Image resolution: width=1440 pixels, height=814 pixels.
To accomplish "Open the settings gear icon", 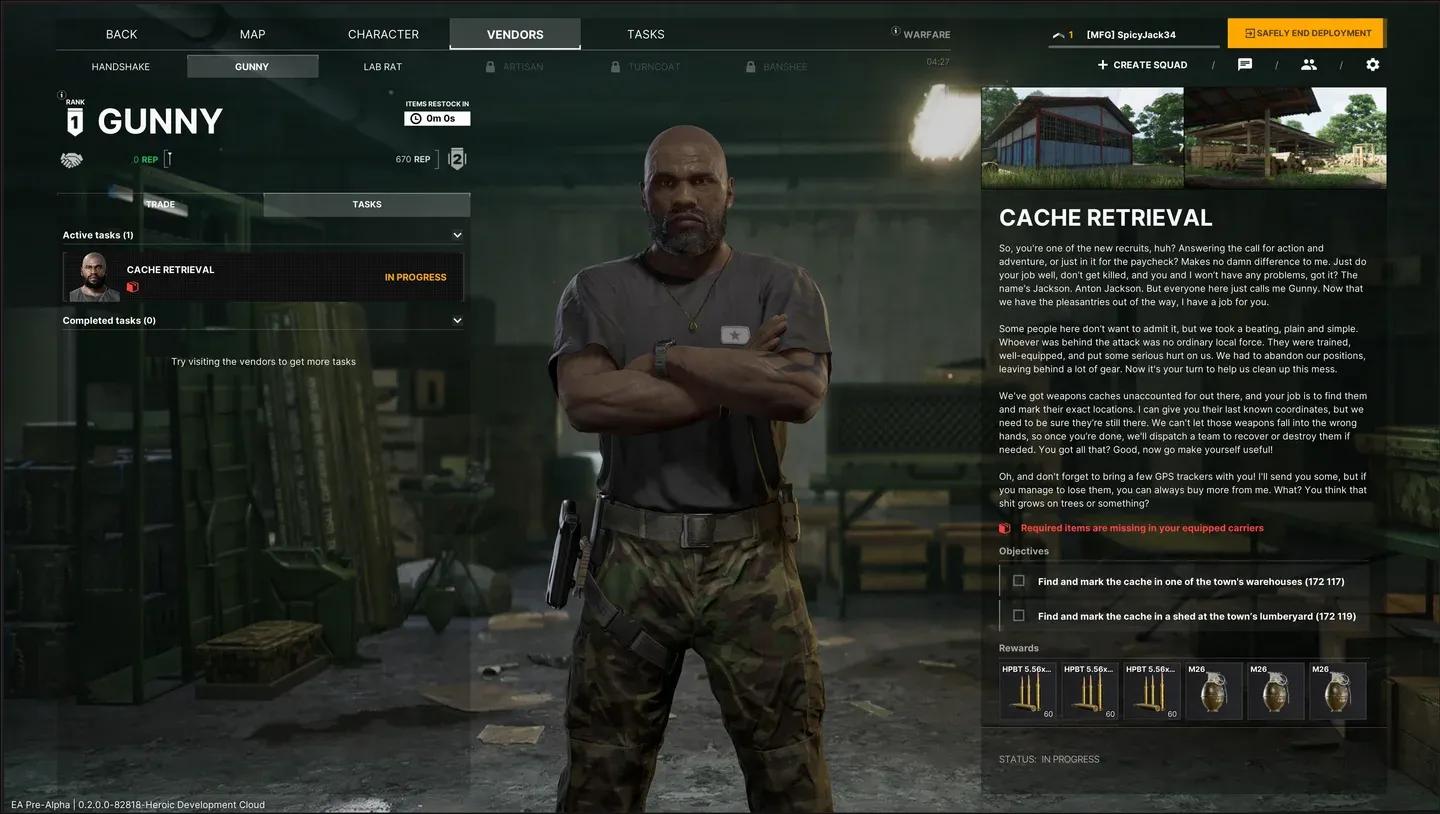I will 1373,64.
